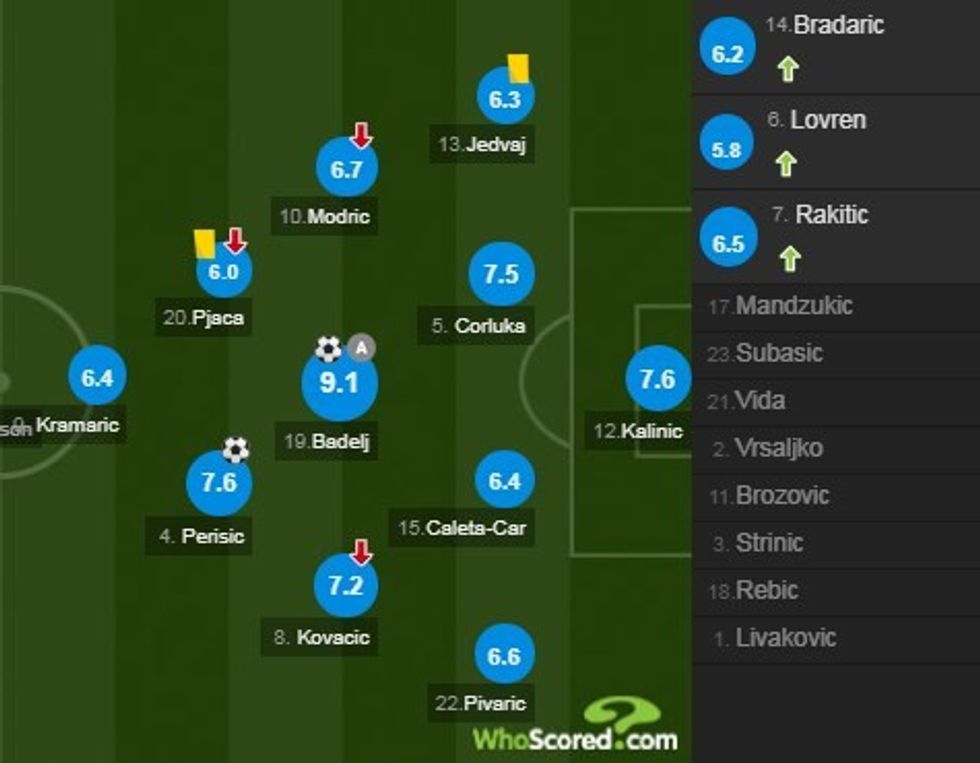Screen dimensions: 980x763
Task: Visit the WhoScored.com logo link
Action: 577,728
